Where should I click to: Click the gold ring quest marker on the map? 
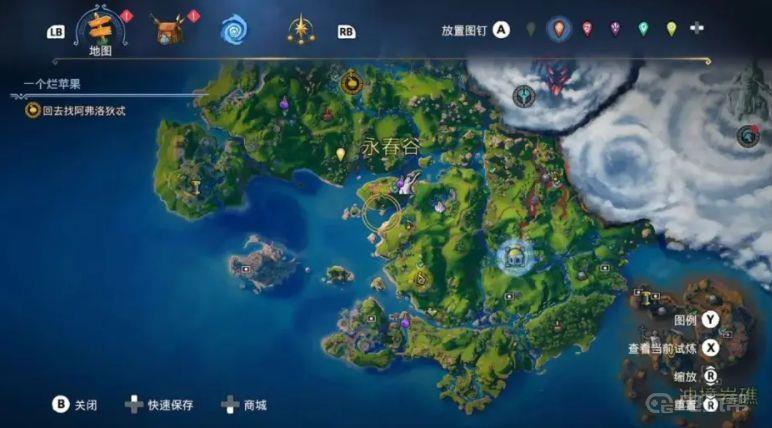pyautogui.click(x=382, y=211)
